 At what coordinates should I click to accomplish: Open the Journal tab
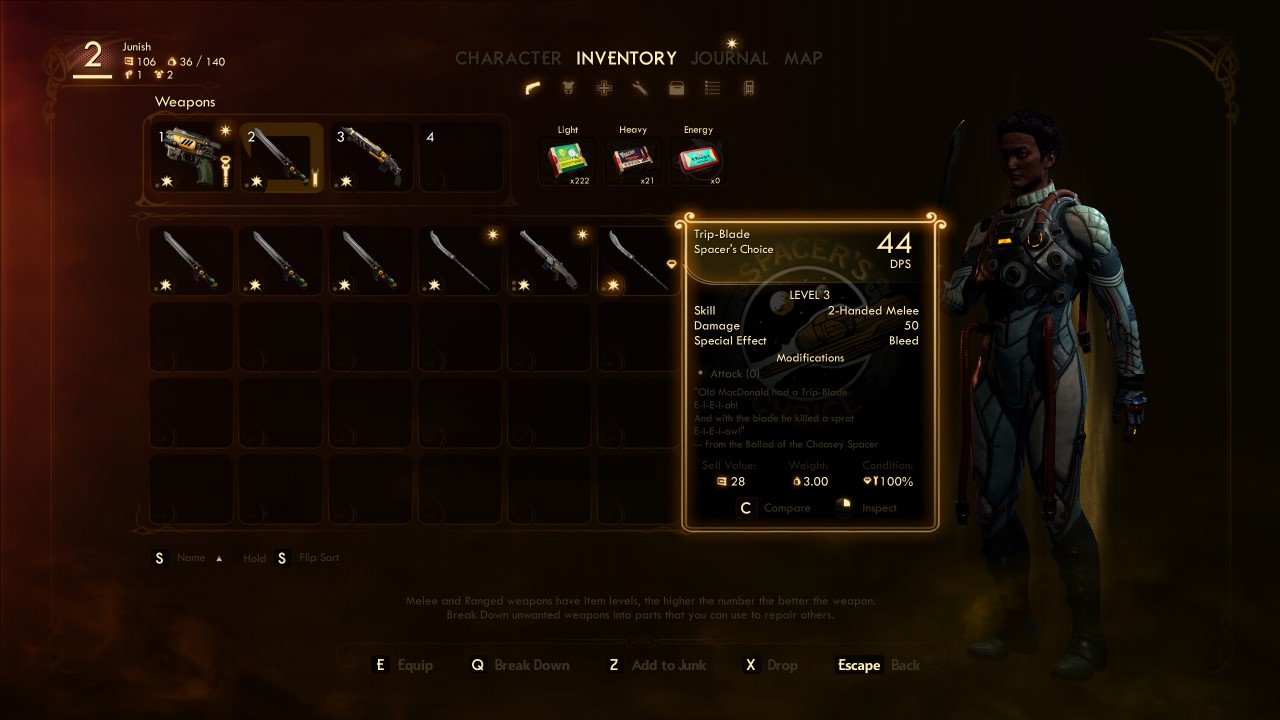tap(729, 58)
